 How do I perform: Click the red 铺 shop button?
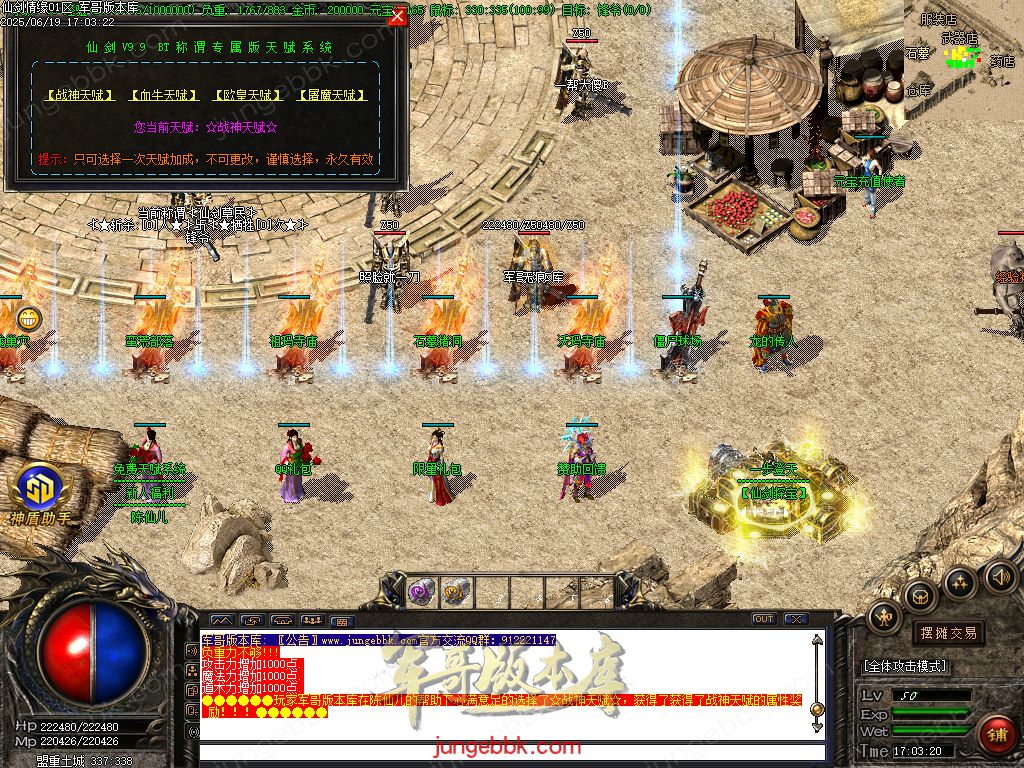pyautogui.click(x=996, y=734)
